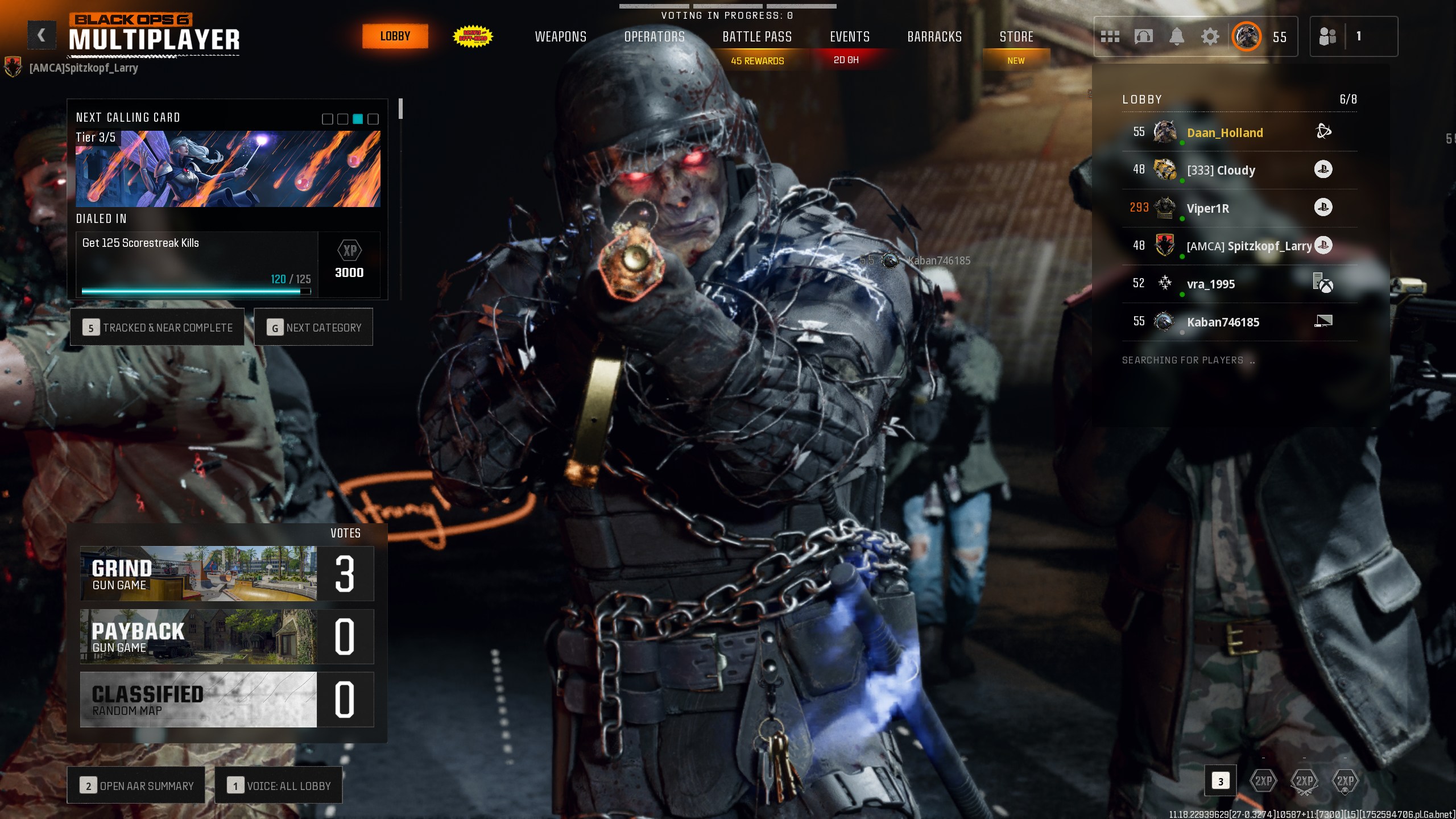1456x819 pixels.
Task: Go to Next Category of challenges
Action: tap(313, 328)
